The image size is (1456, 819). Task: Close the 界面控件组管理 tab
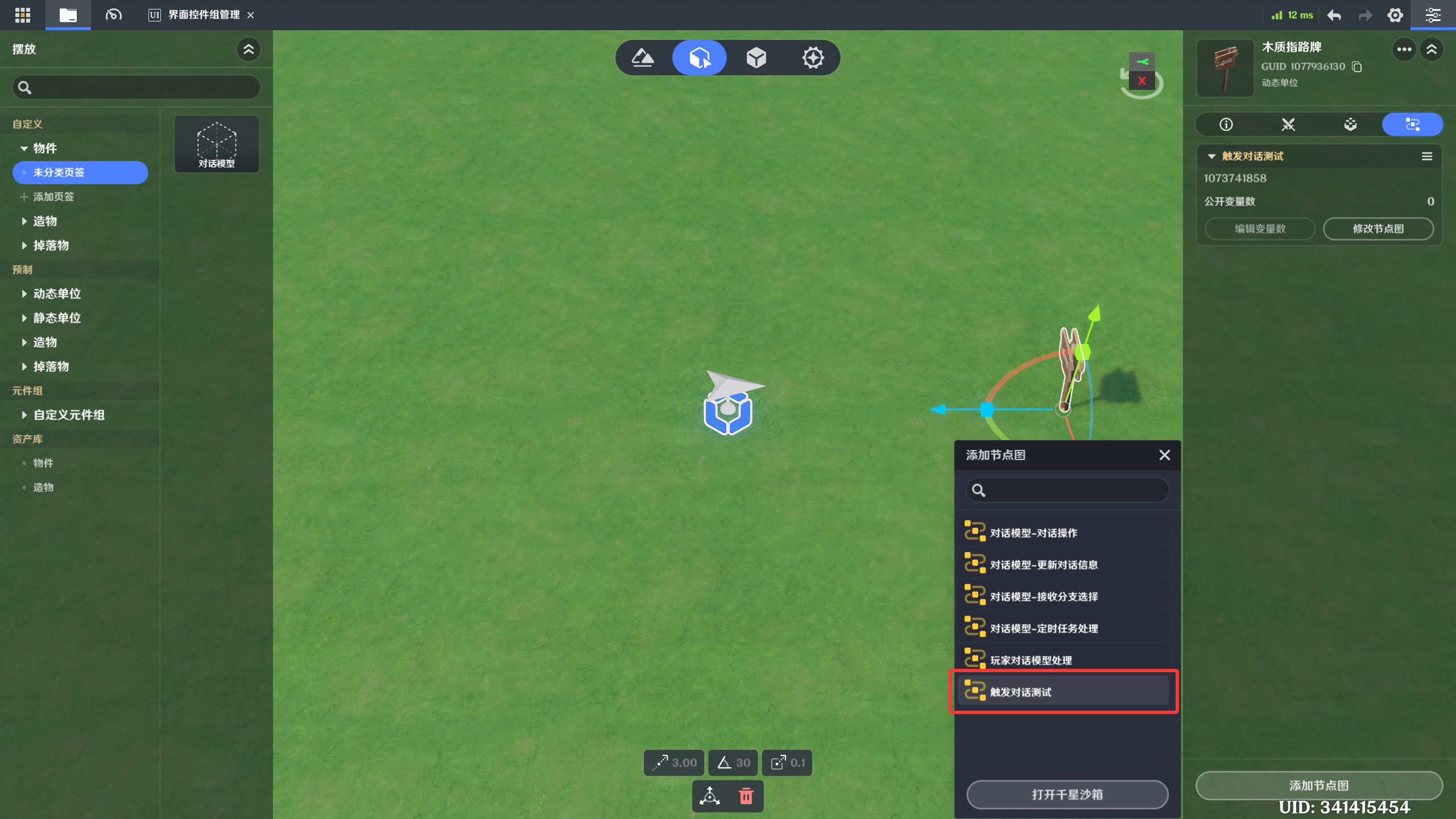[x=251, y=15]
